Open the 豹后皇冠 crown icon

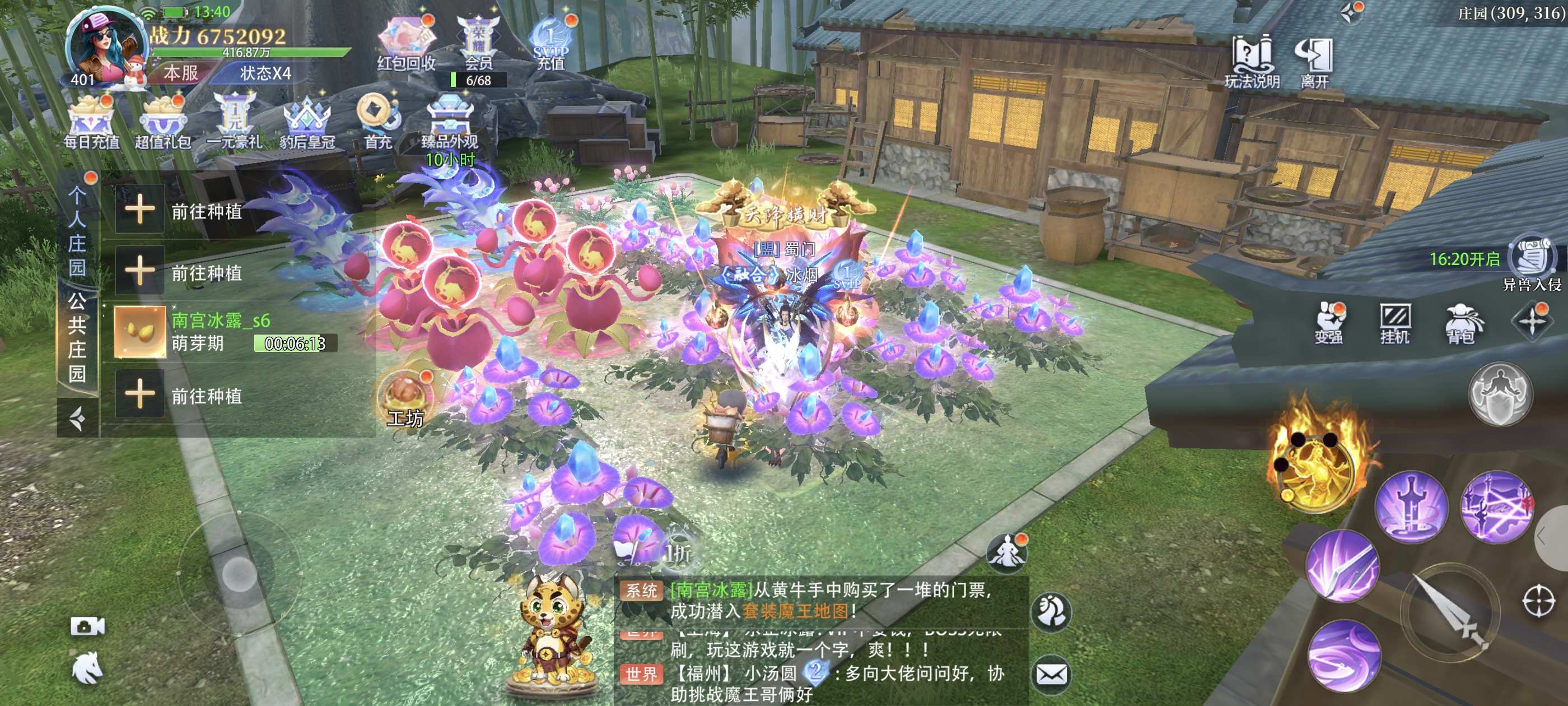click(x=307, y=122)
